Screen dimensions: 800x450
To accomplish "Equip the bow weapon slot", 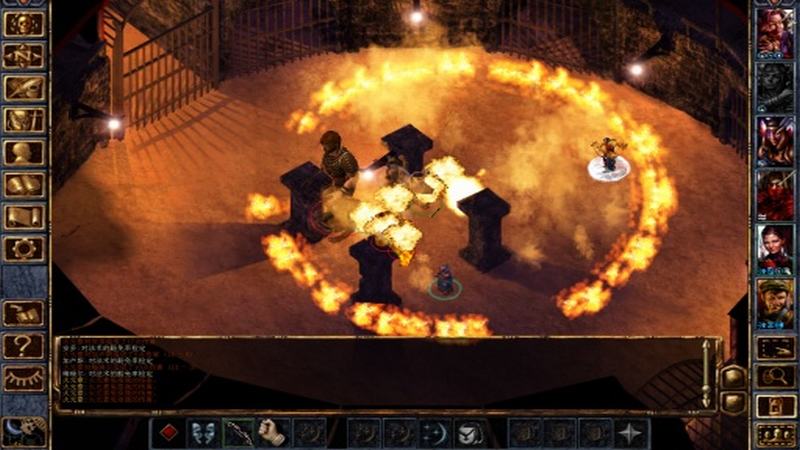I will [238, 433].
